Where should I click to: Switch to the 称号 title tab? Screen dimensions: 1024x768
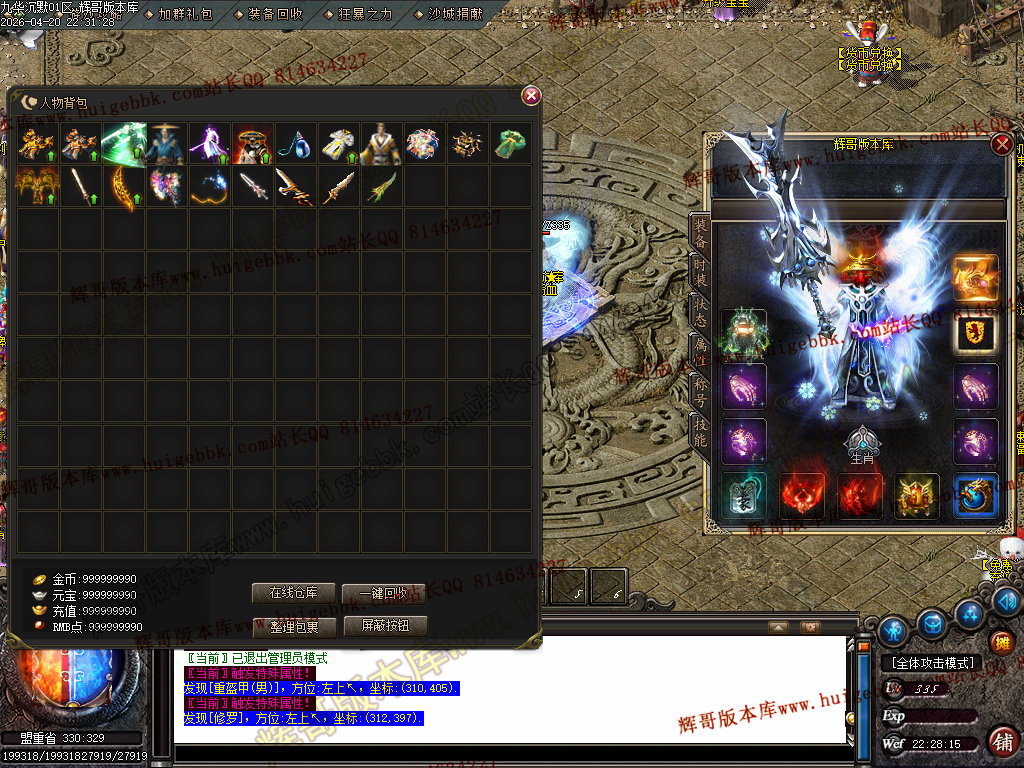701,396
